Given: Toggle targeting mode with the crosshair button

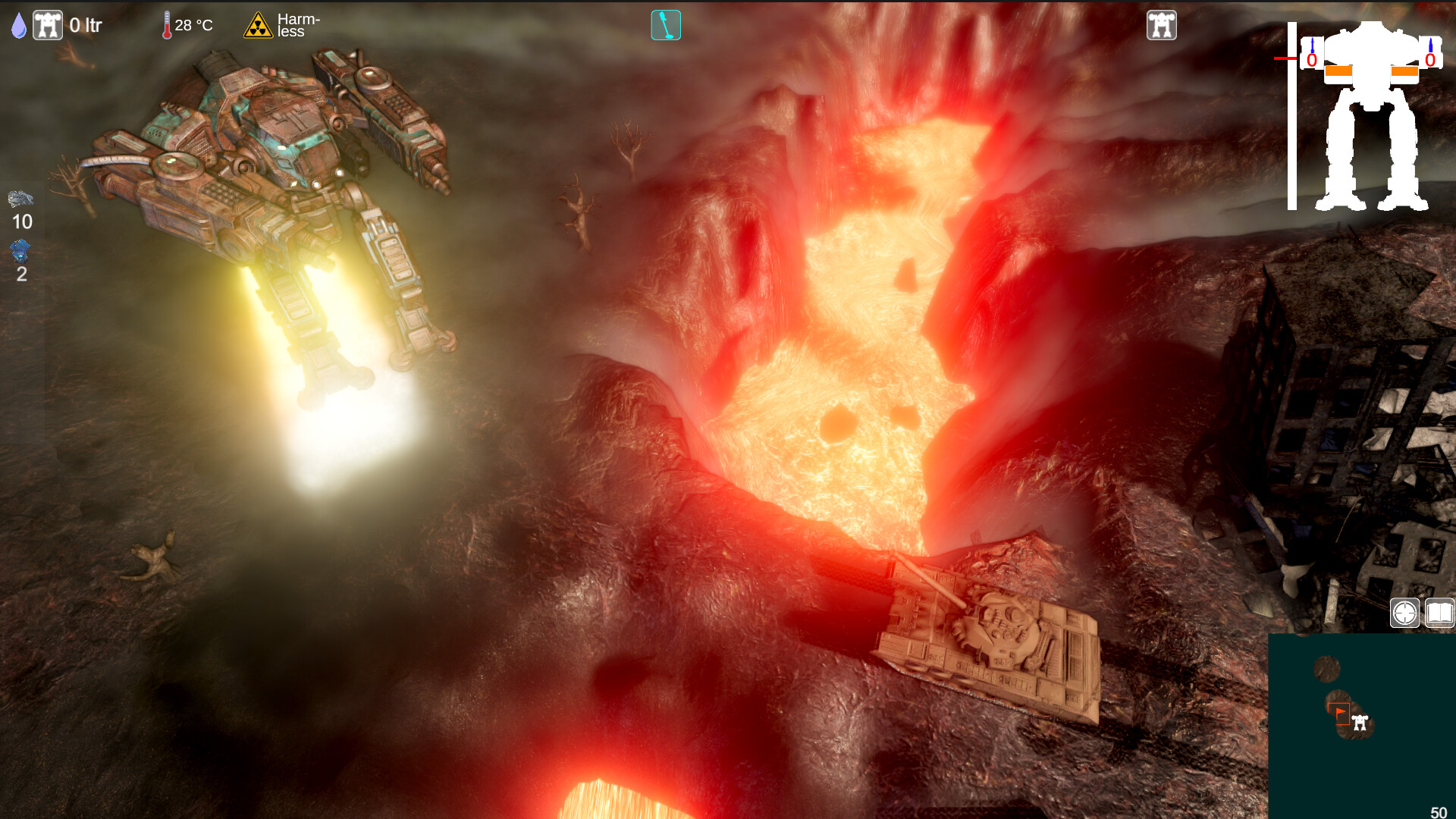Looking at the screenshot, I should (1405, 613).
